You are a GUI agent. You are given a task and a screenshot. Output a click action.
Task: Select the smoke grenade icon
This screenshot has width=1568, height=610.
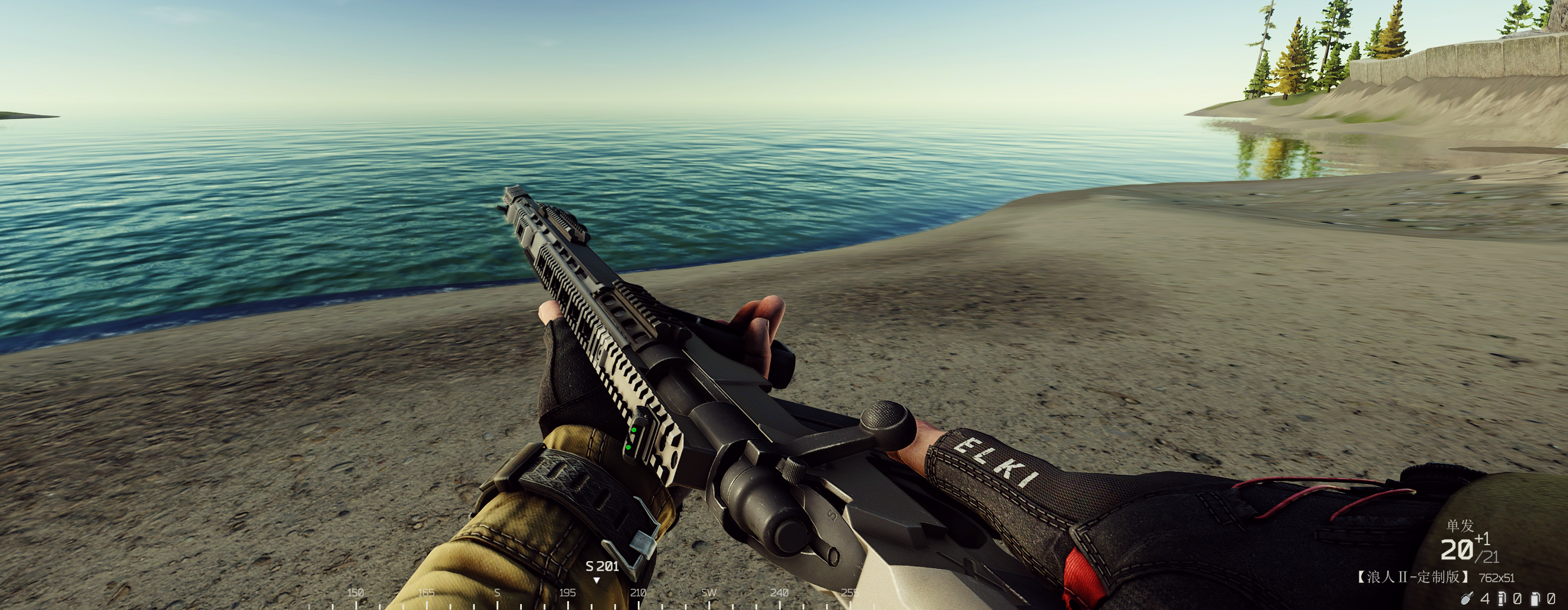(x=1534, y=598)
